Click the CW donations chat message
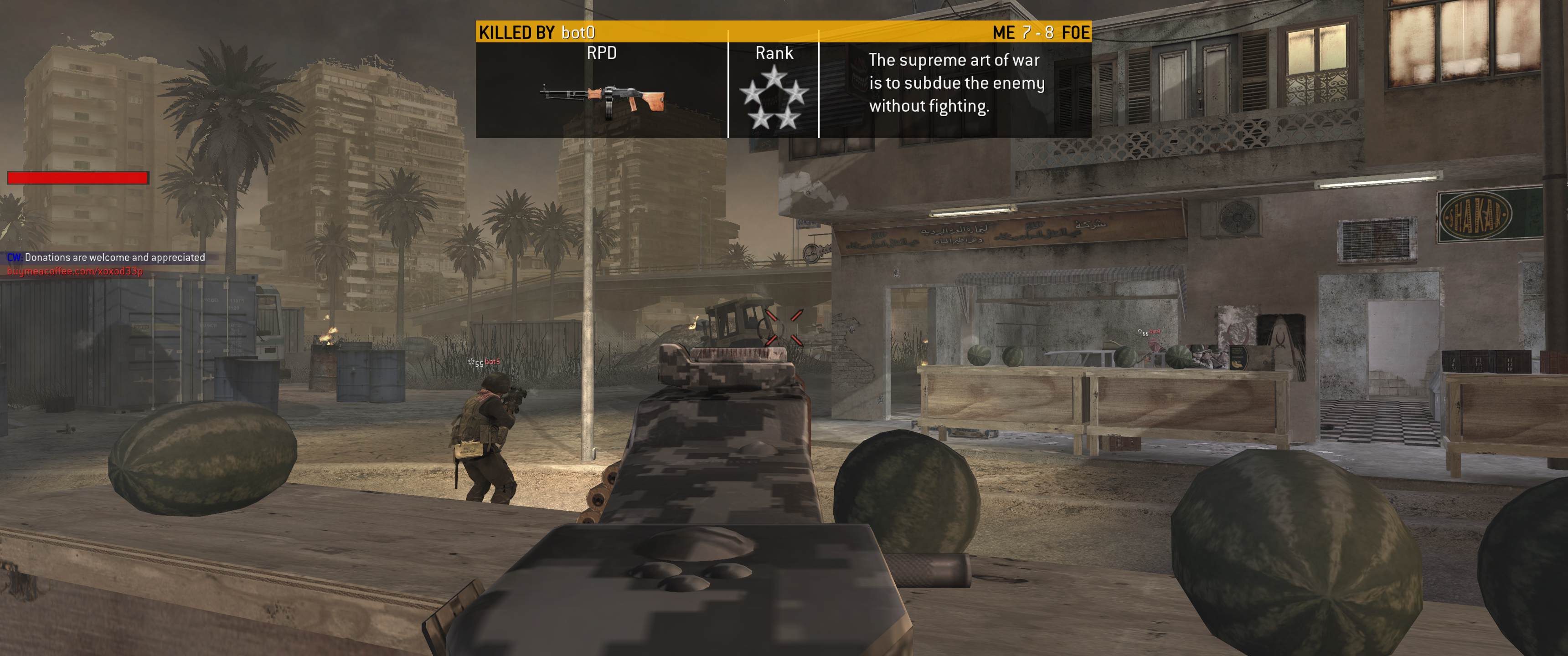This screenshot has height=656, width=1568. [107, 257]
